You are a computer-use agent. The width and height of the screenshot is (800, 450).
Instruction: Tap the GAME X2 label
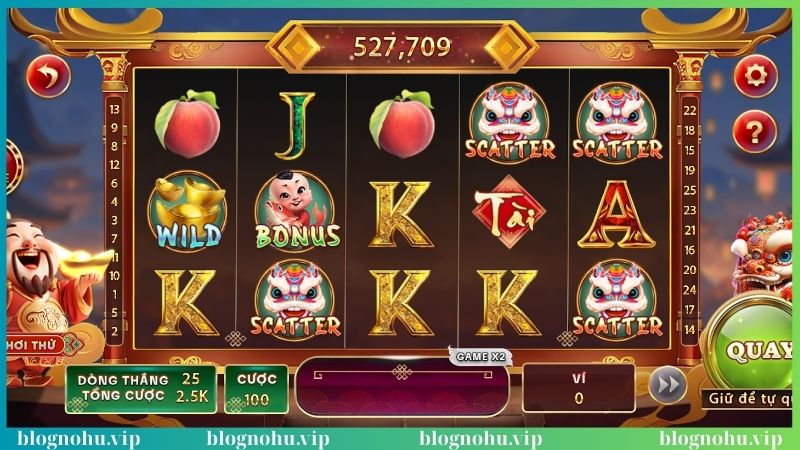[x=482, y=356]
